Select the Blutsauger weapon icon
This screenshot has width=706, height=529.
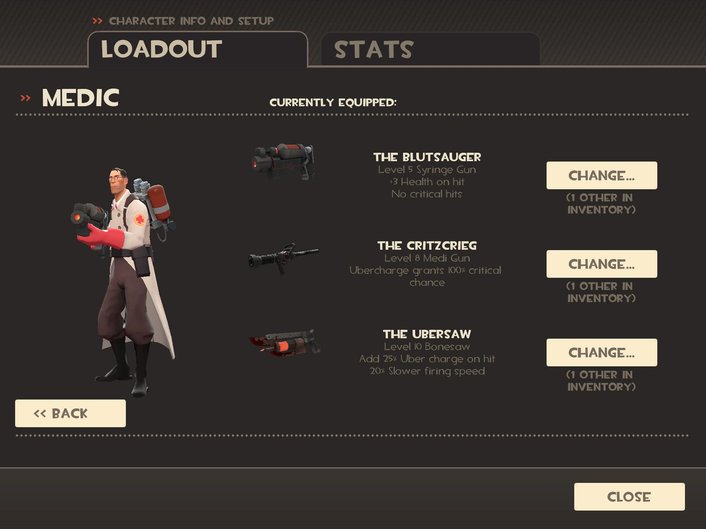(284, 162)
